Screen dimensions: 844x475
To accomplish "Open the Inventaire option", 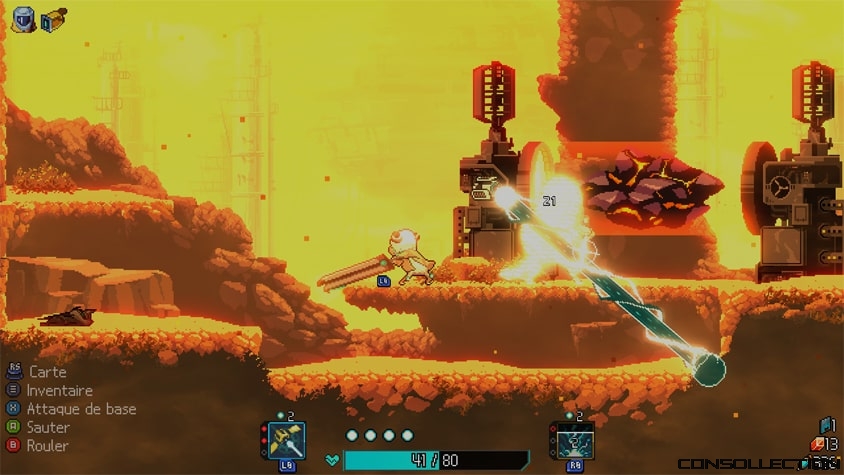I will coord(59,391).
